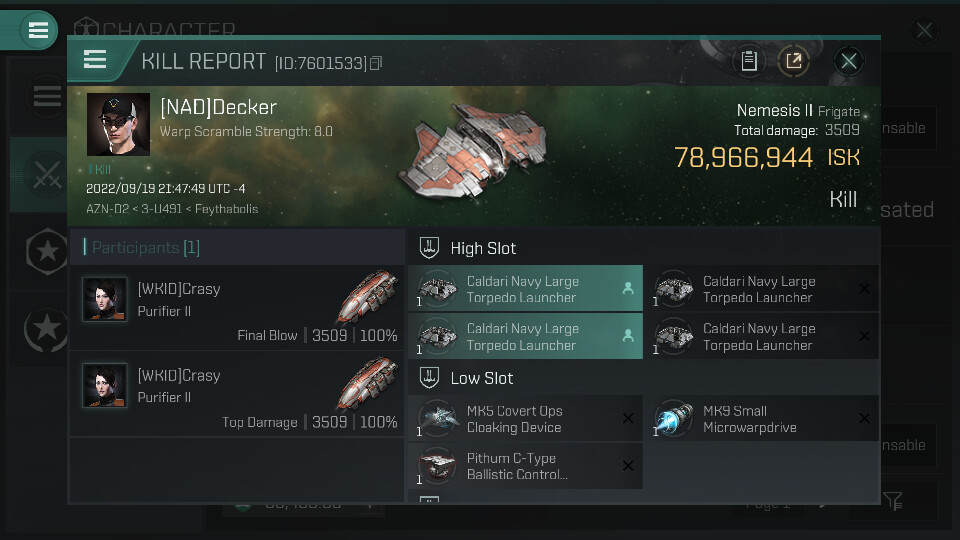View Decker's character portrait
Image resolution: width=960 pixels, height=540 pixels.
118,125
